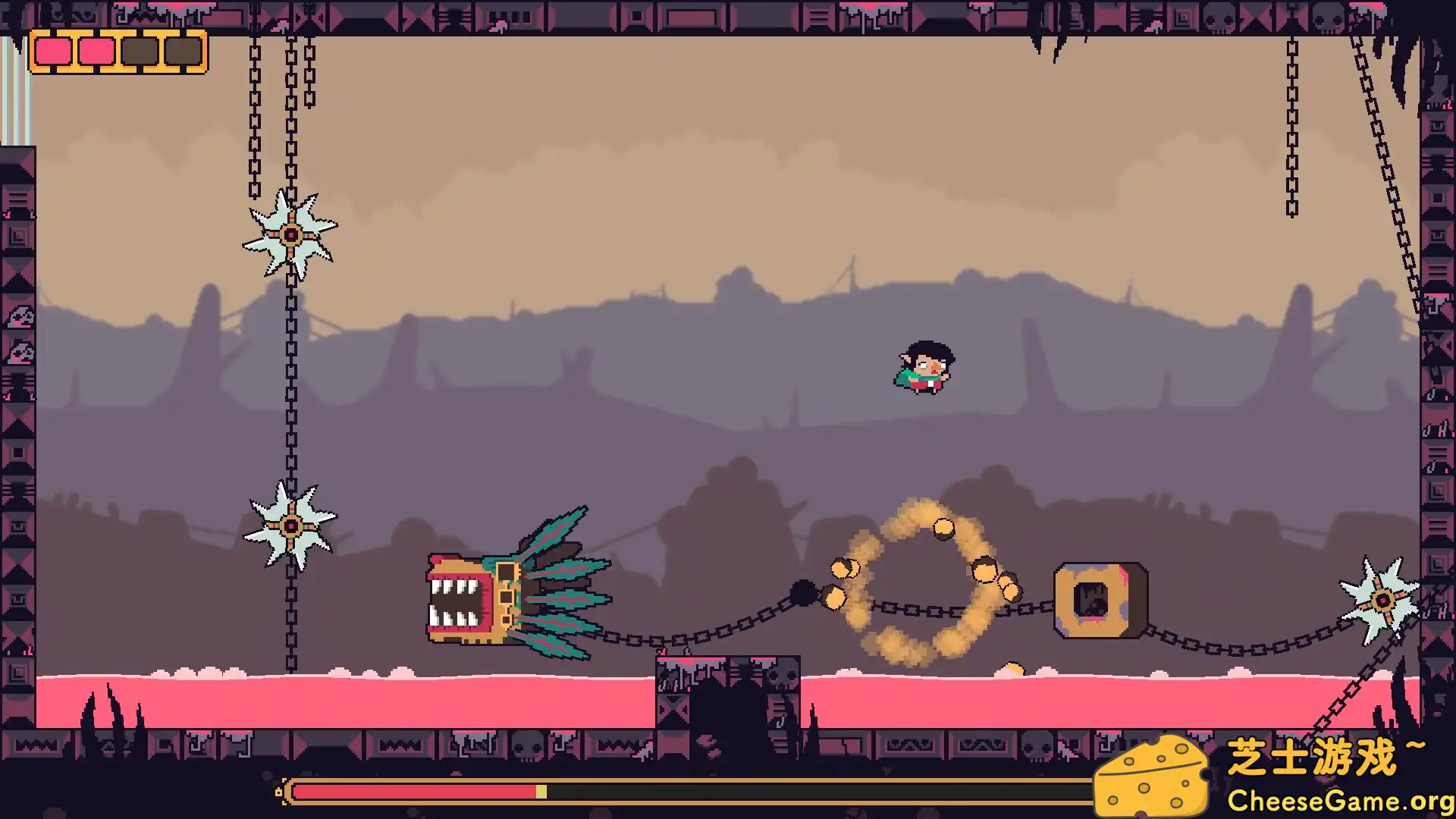Click an empty dark health segment
The height and width of the screenshot is (819, 1456).
(140, 50)
